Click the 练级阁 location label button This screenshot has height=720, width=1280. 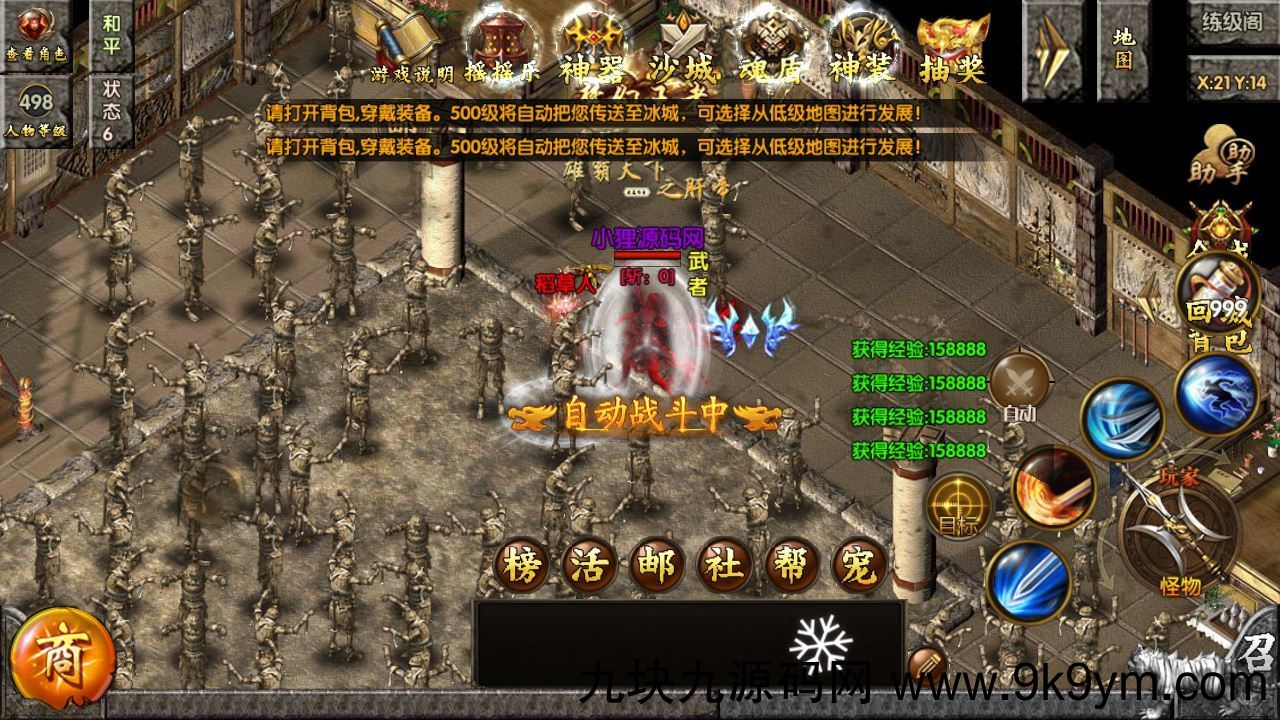tap(1233, 22)
